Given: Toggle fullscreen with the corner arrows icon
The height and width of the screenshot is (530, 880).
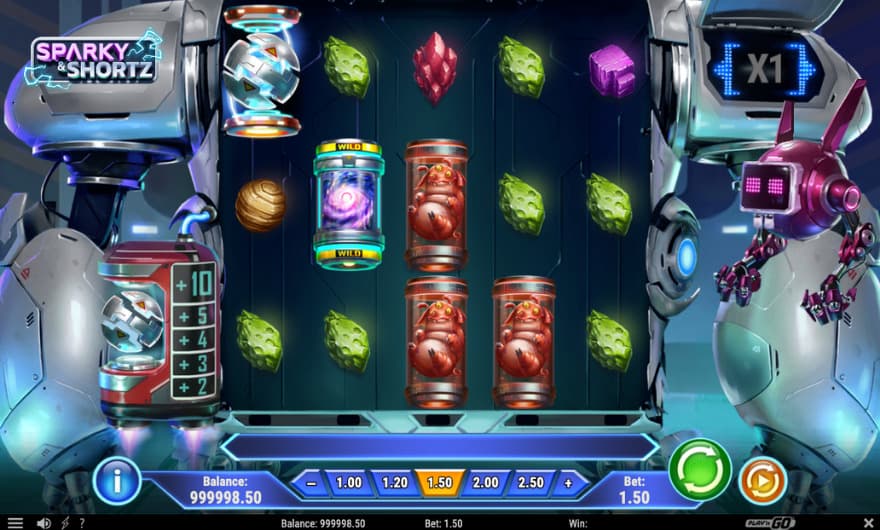Looking at the screenshot, I should click(x=866, y=522).
